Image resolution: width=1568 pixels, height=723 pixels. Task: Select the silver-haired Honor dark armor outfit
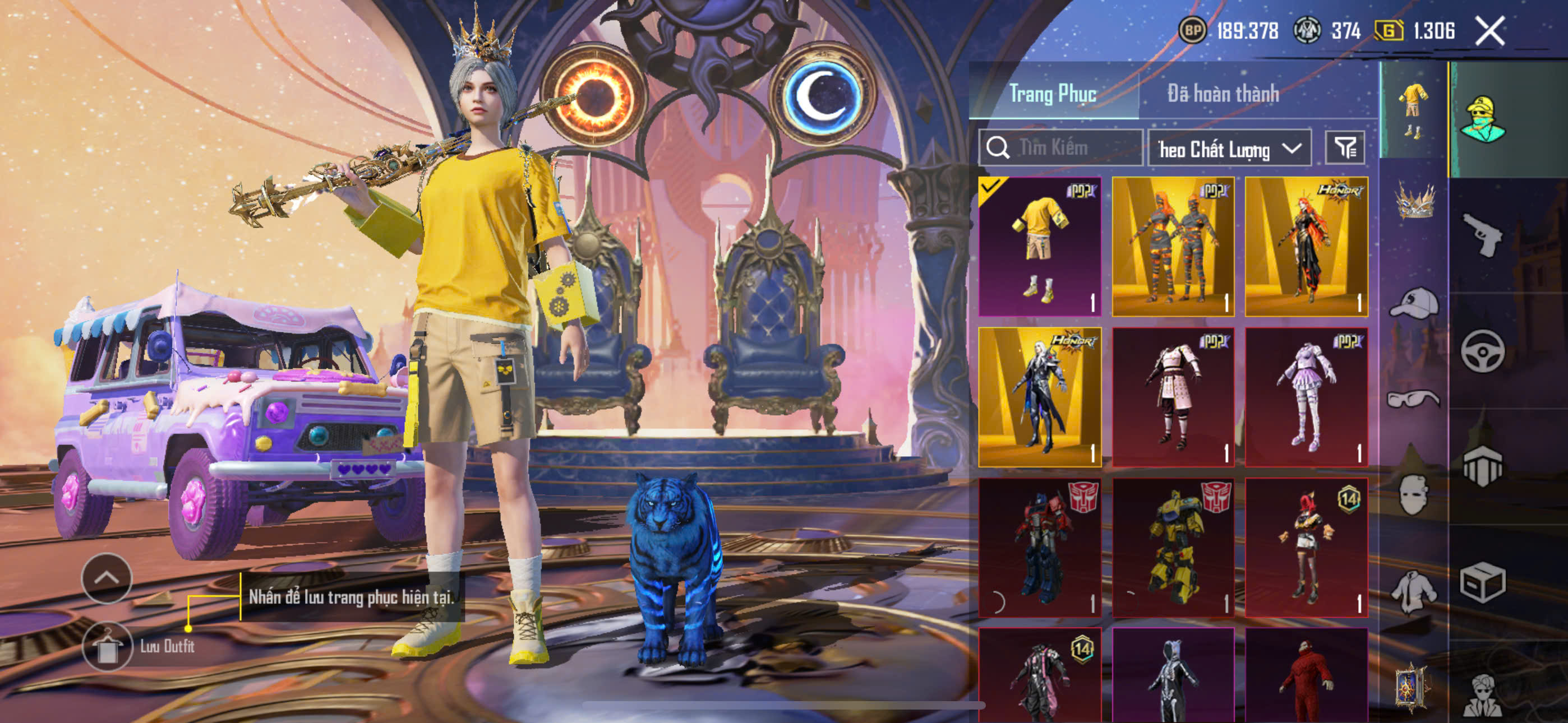tap(1039, 397)
